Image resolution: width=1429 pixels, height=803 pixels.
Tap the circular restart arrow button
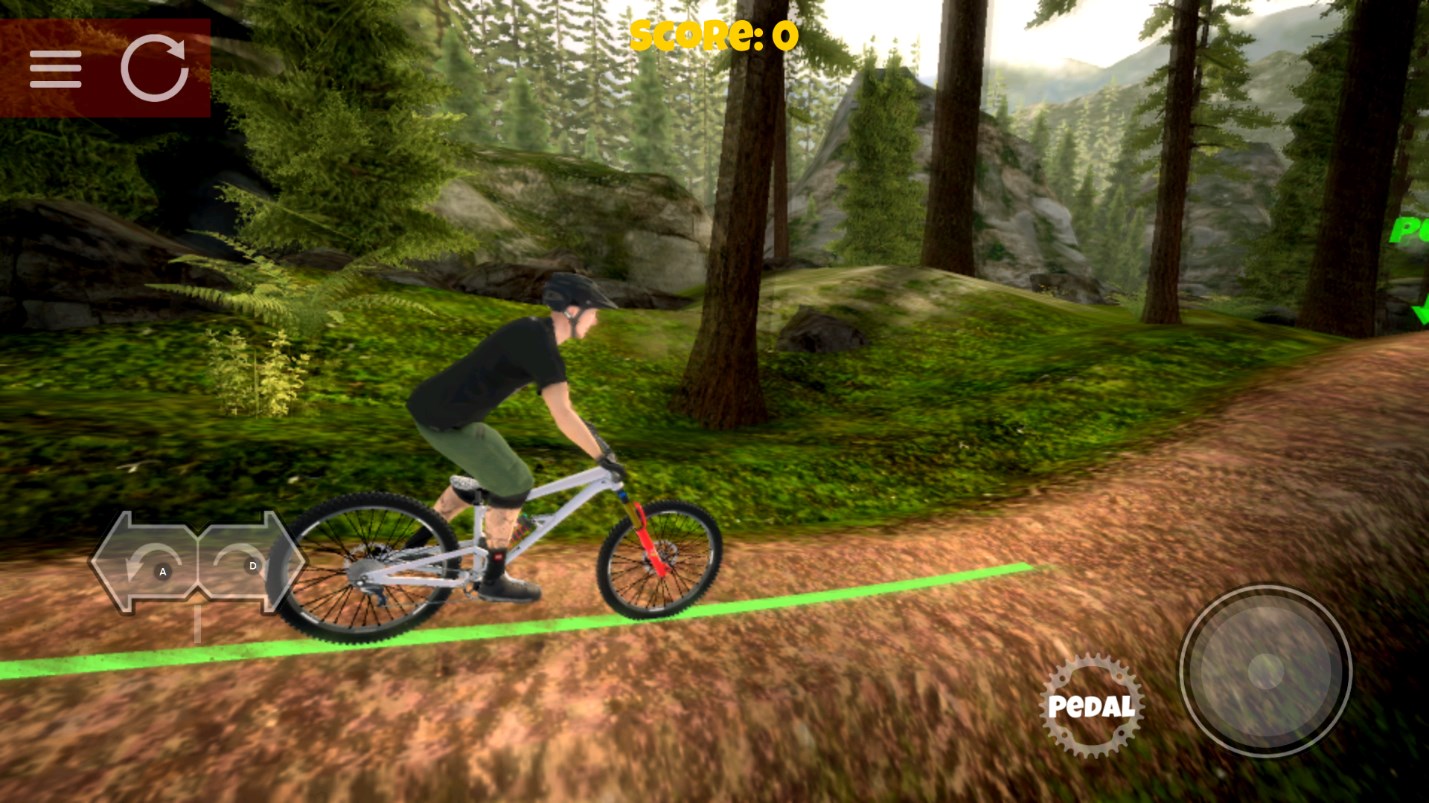[x=154, y=68]
